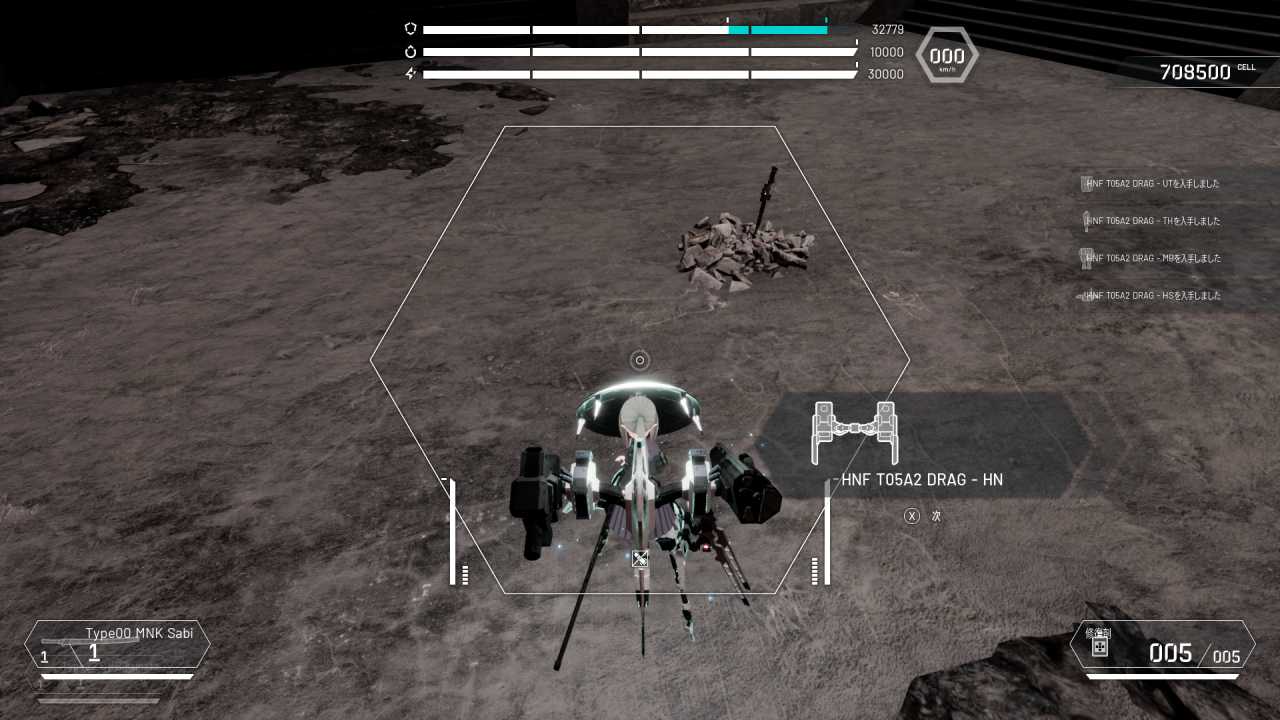This screenshot has height=720, width=1280.
Task: Open the HNF T05A2 DRAG - HN pickup panel
Action: tap(922, 445)
